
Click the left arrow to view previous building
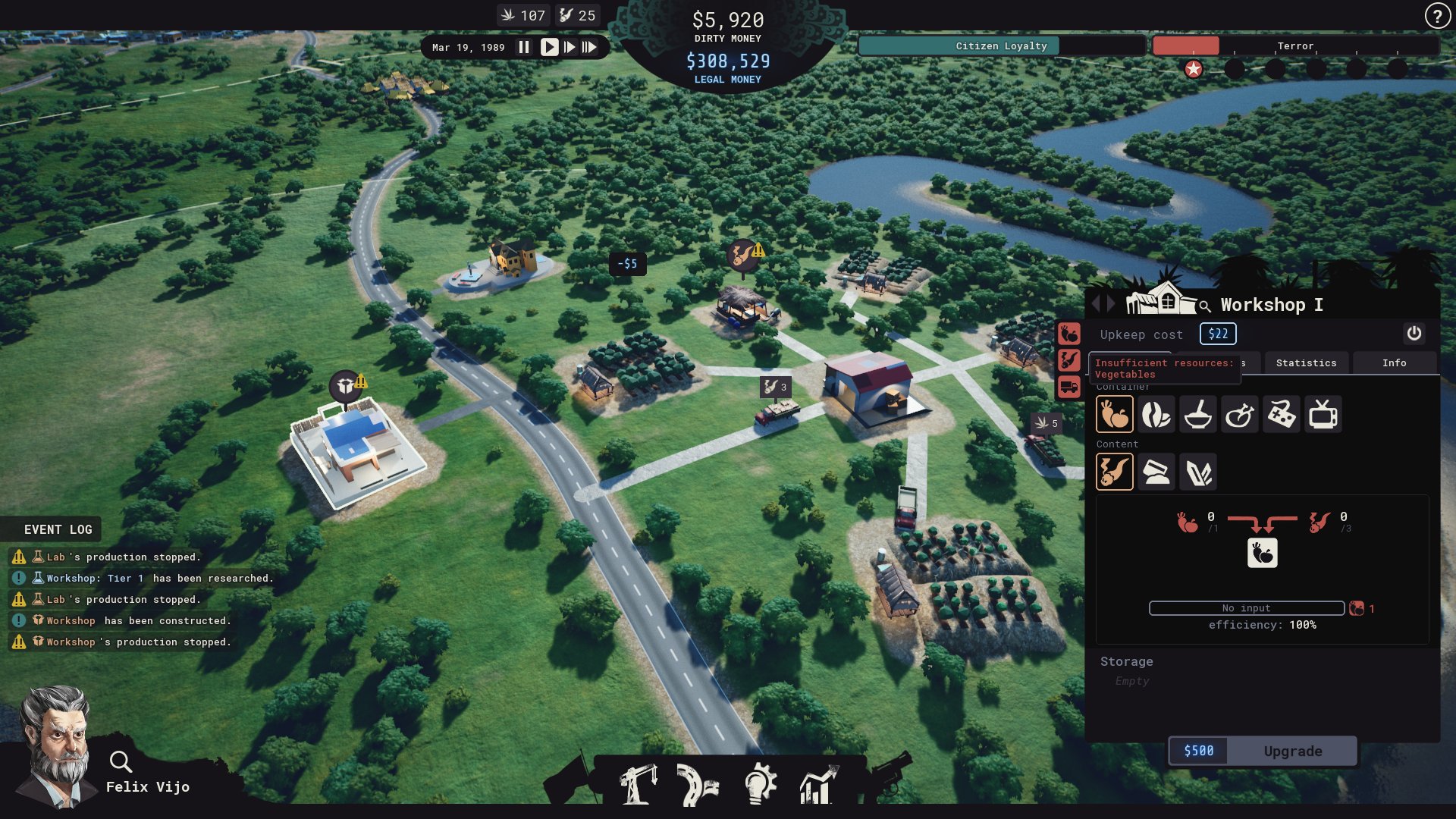tap(1097, 303)
